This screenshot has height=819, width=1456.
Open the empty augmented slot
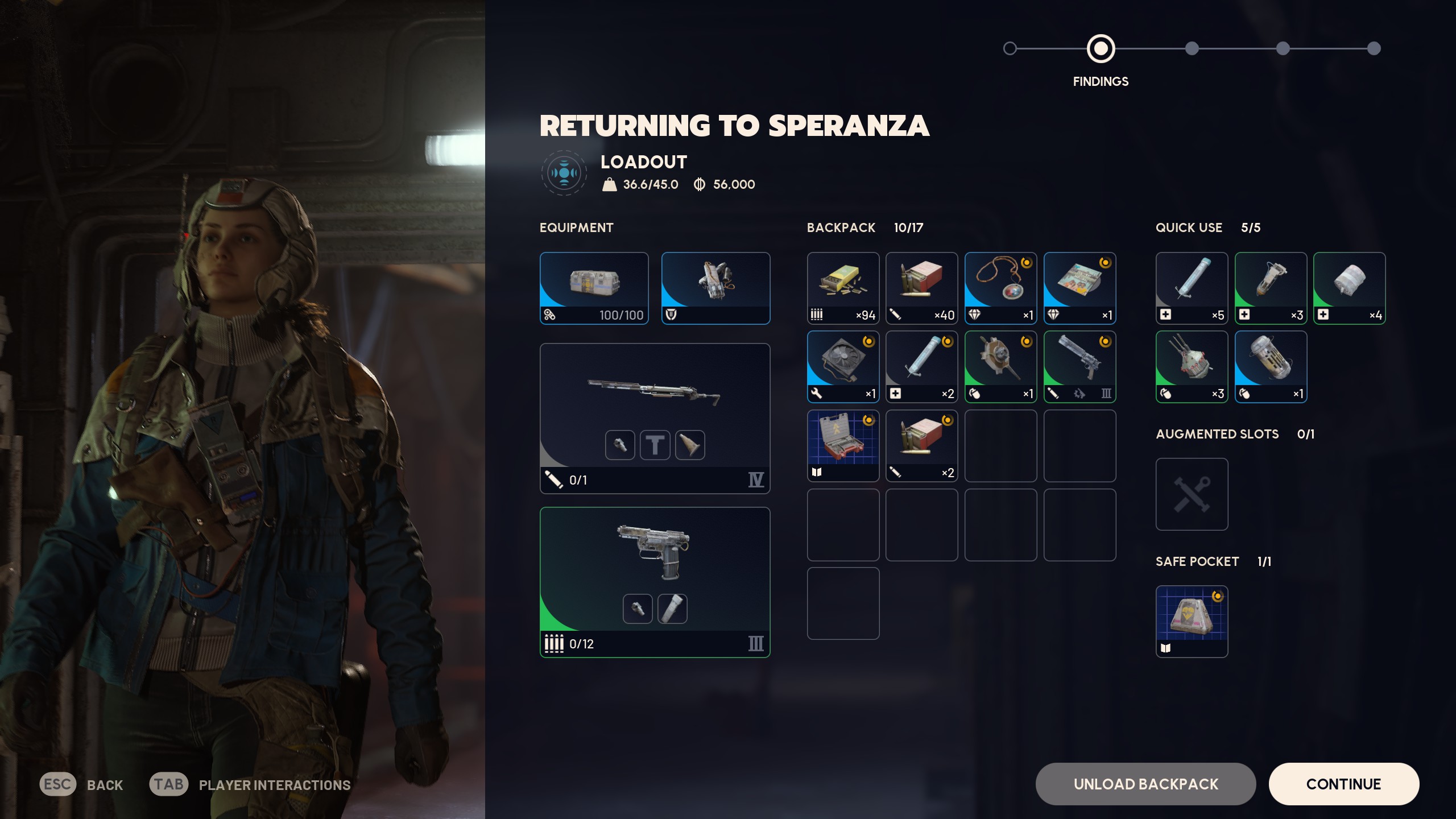[x=1192, y=494]
